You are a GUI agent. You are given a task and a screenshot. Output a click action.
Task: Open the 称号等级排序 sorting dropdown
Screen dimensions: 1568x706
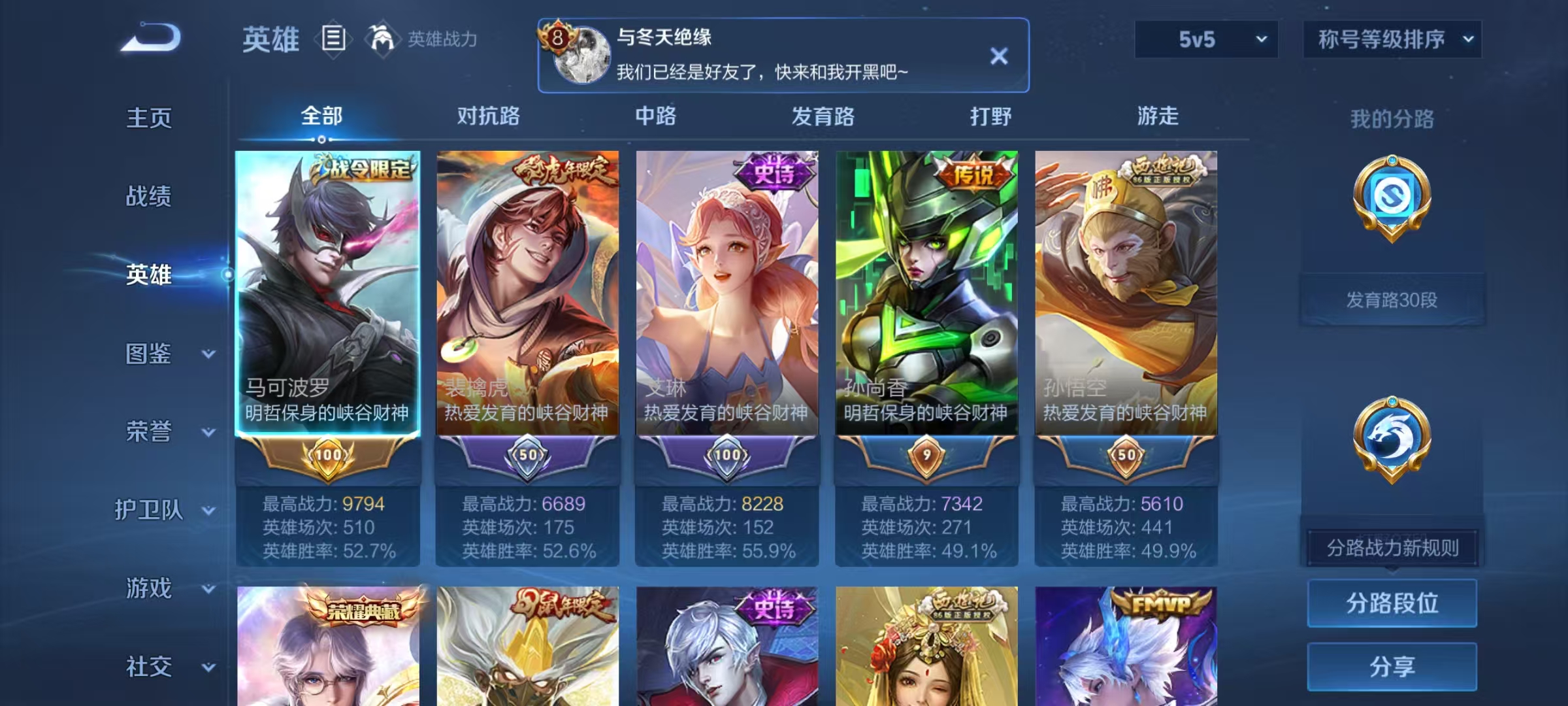1393,39
